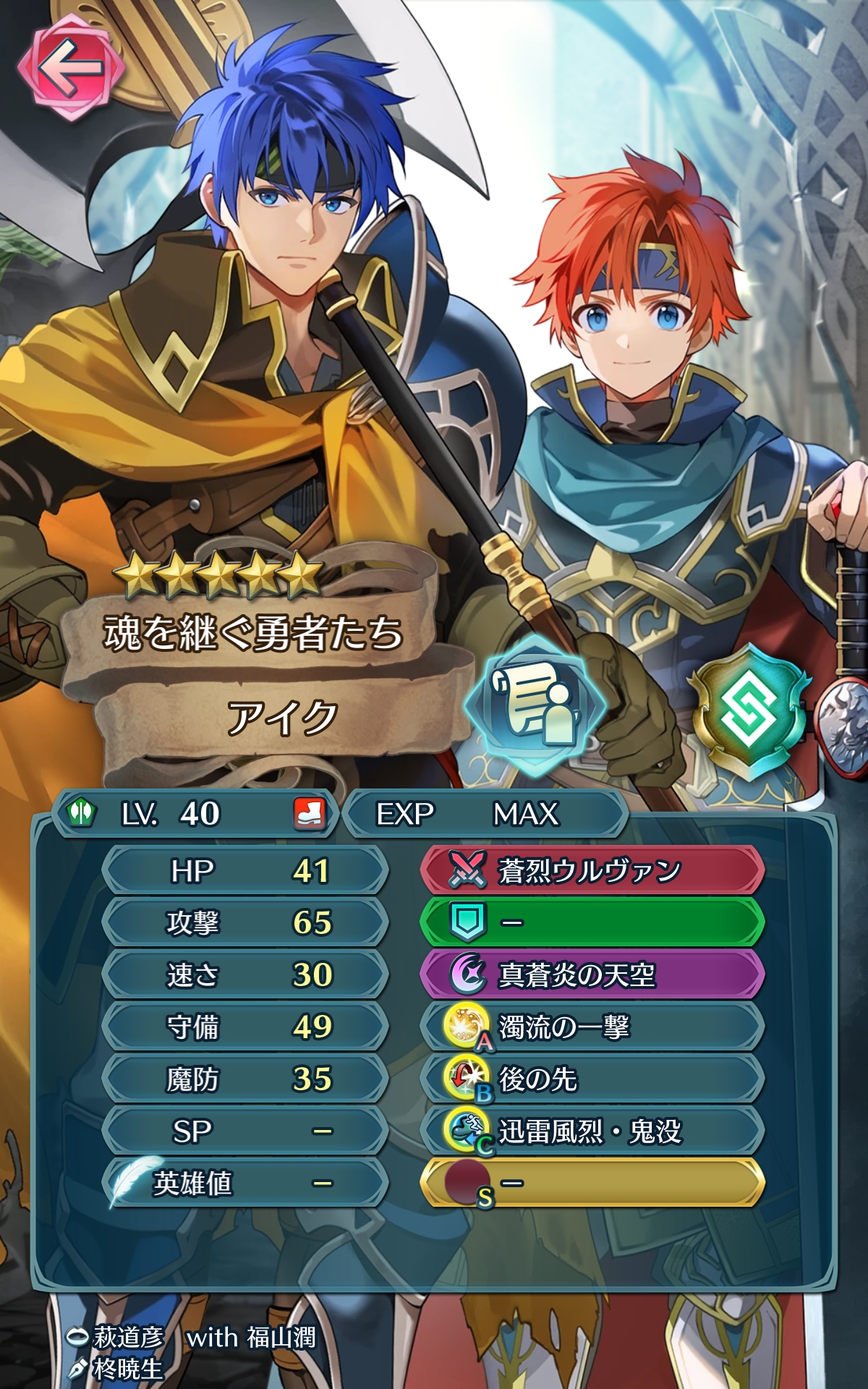Tap the 攻撃 attack stat row
868x1389 pixels.
coord(244,922)
